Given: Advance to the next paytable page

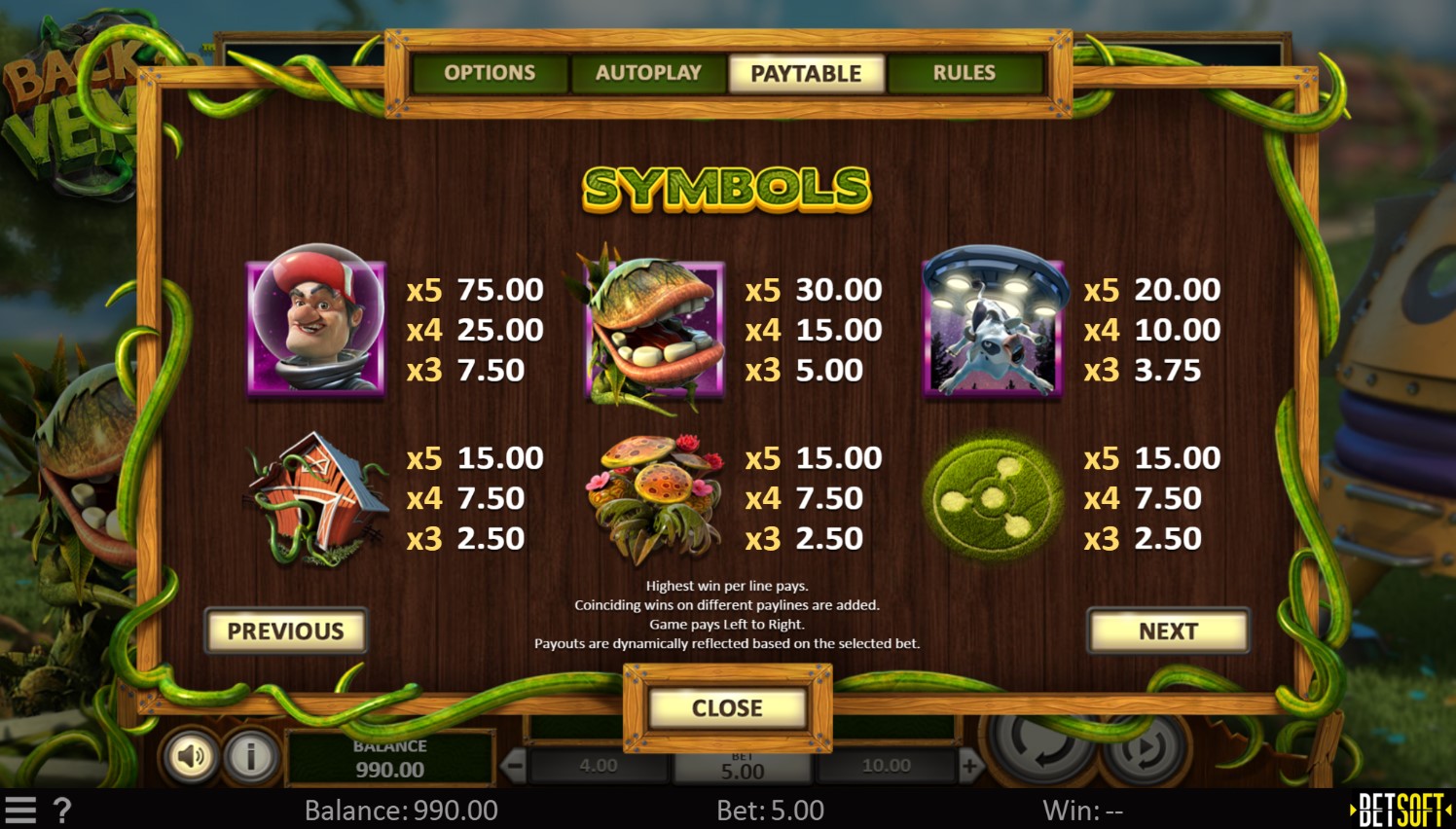Looking at the screenshot, I should tap(1168, 631).
